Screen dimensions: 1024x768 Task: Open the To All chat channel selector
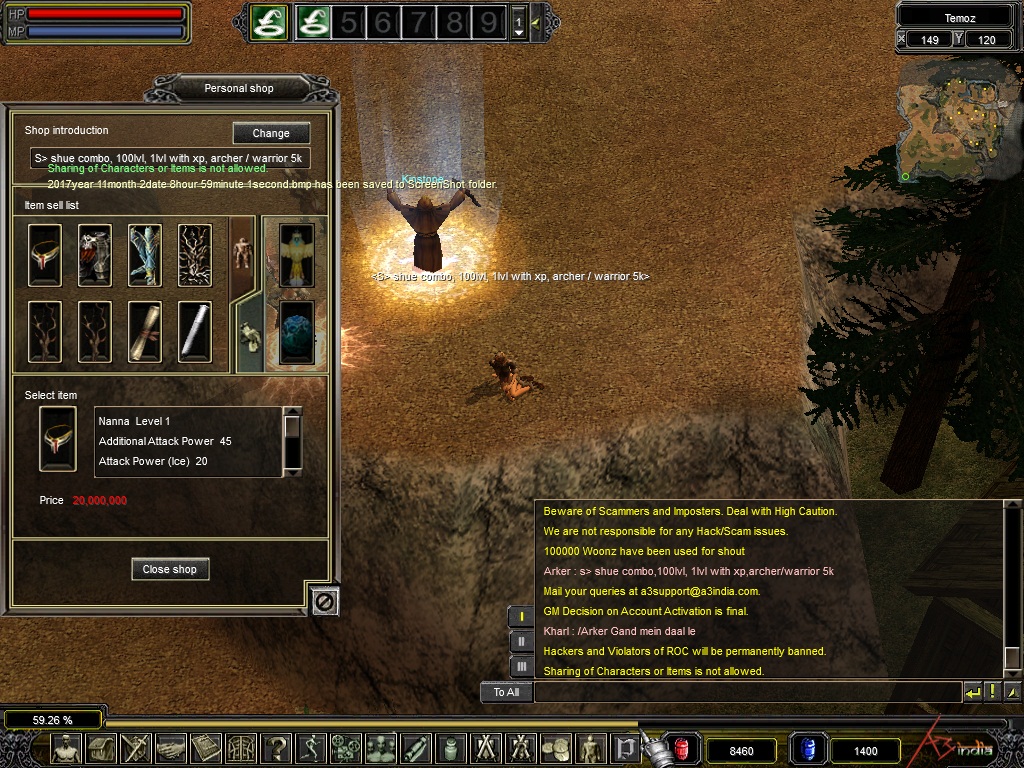click(x=506, y=692)
